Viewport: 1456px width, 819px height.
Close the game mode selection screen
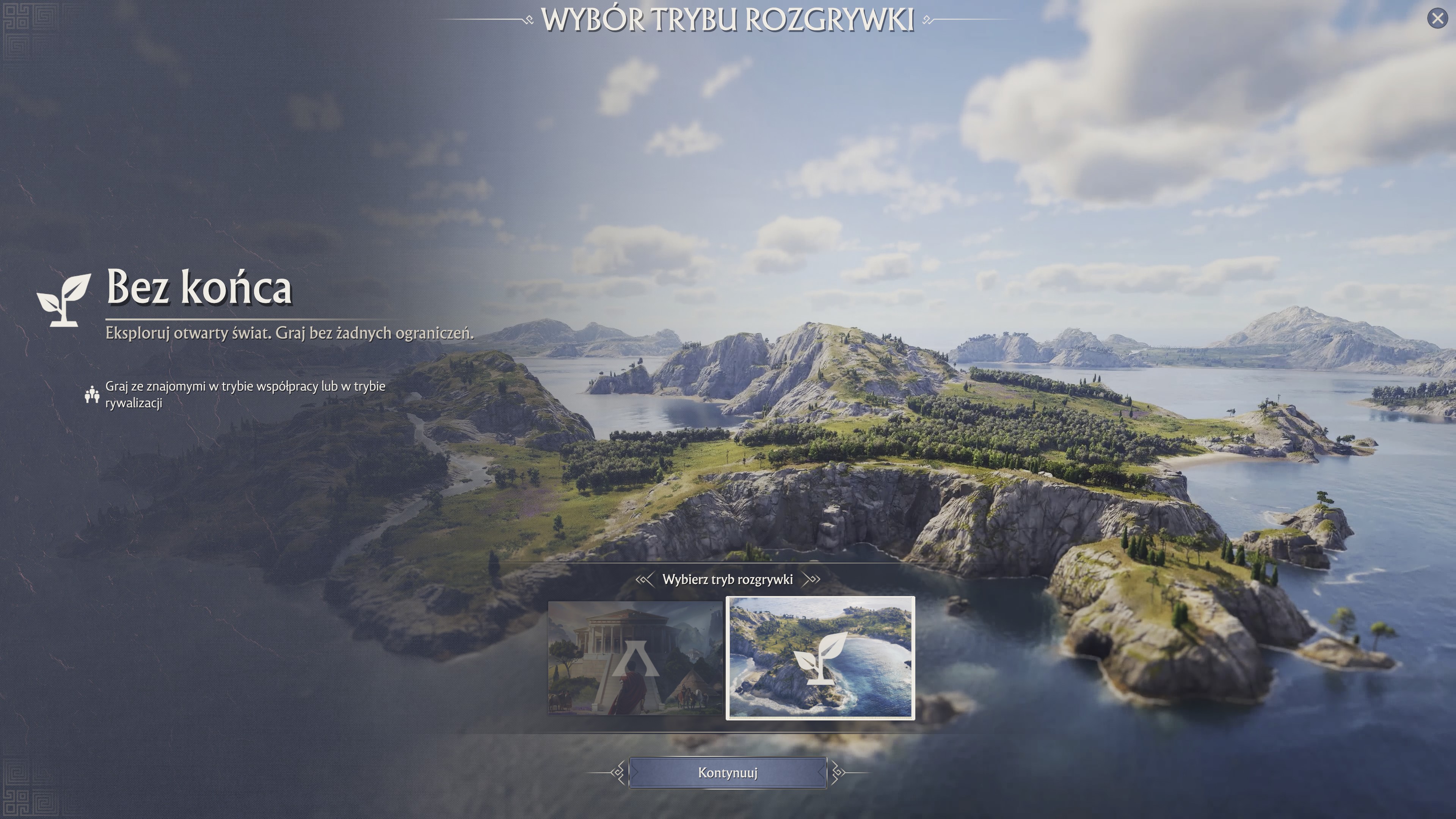tap(1437, 19)
